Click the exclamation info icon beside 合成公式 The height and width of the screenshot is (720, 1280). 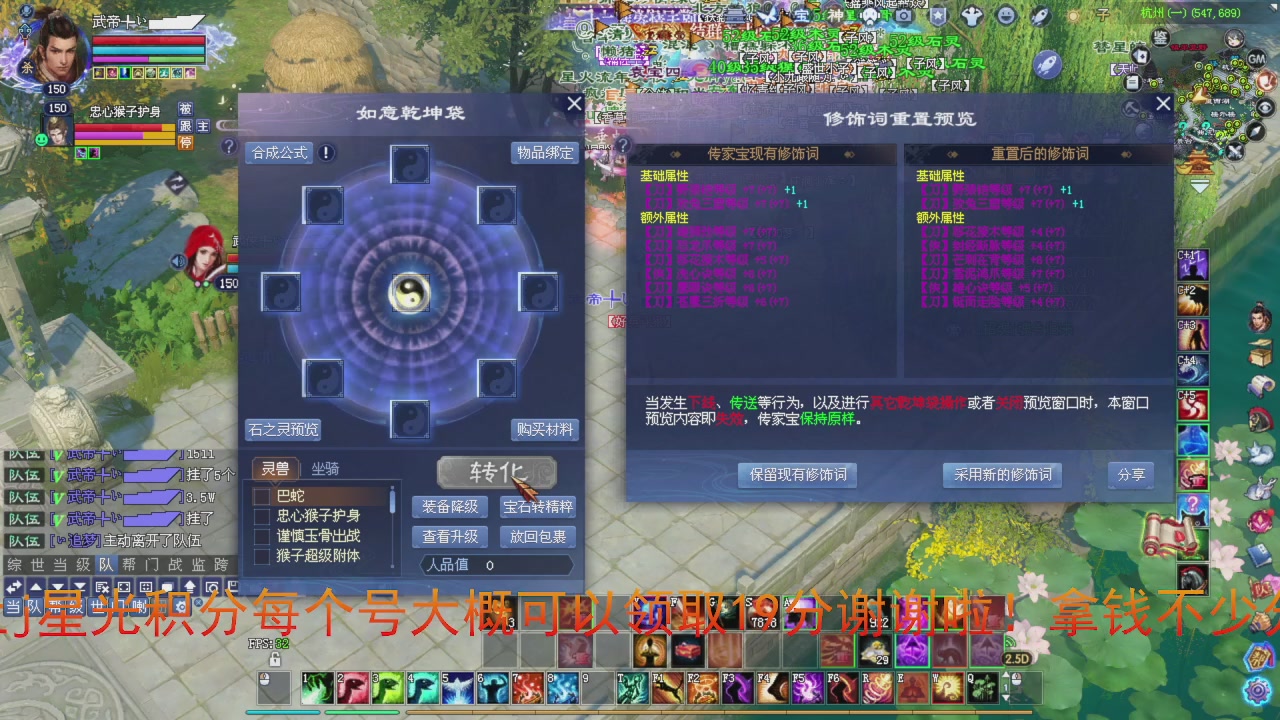coord(324,153)
